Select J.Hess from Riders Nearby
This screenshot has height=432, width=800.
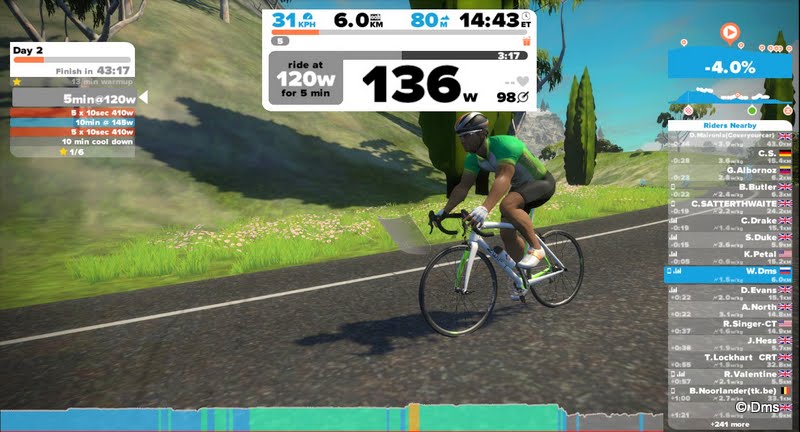coord(728,341)
